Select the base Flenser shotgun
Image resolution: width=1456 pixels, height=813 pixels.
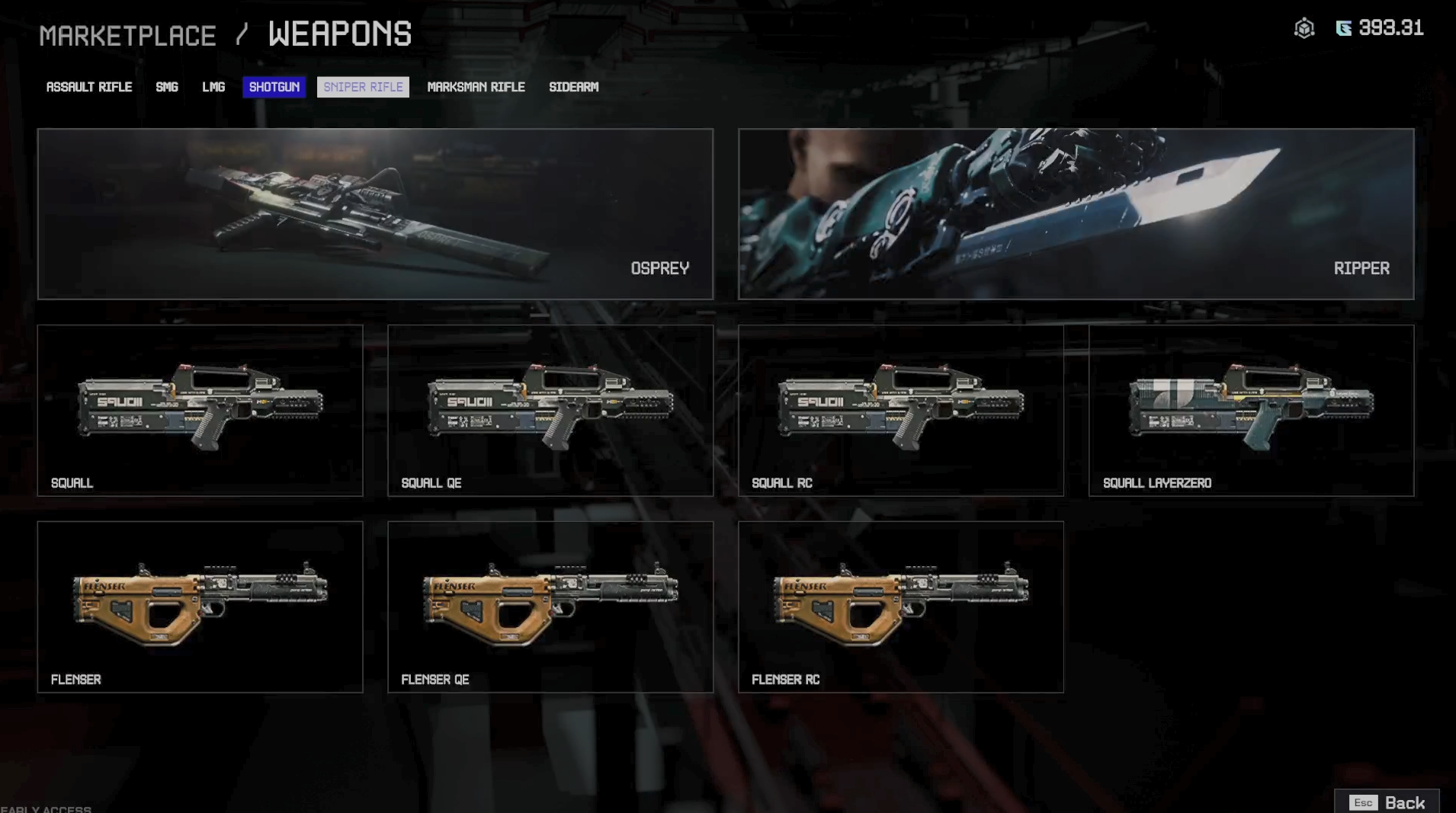pyautogui.click(x=200, y=607)
